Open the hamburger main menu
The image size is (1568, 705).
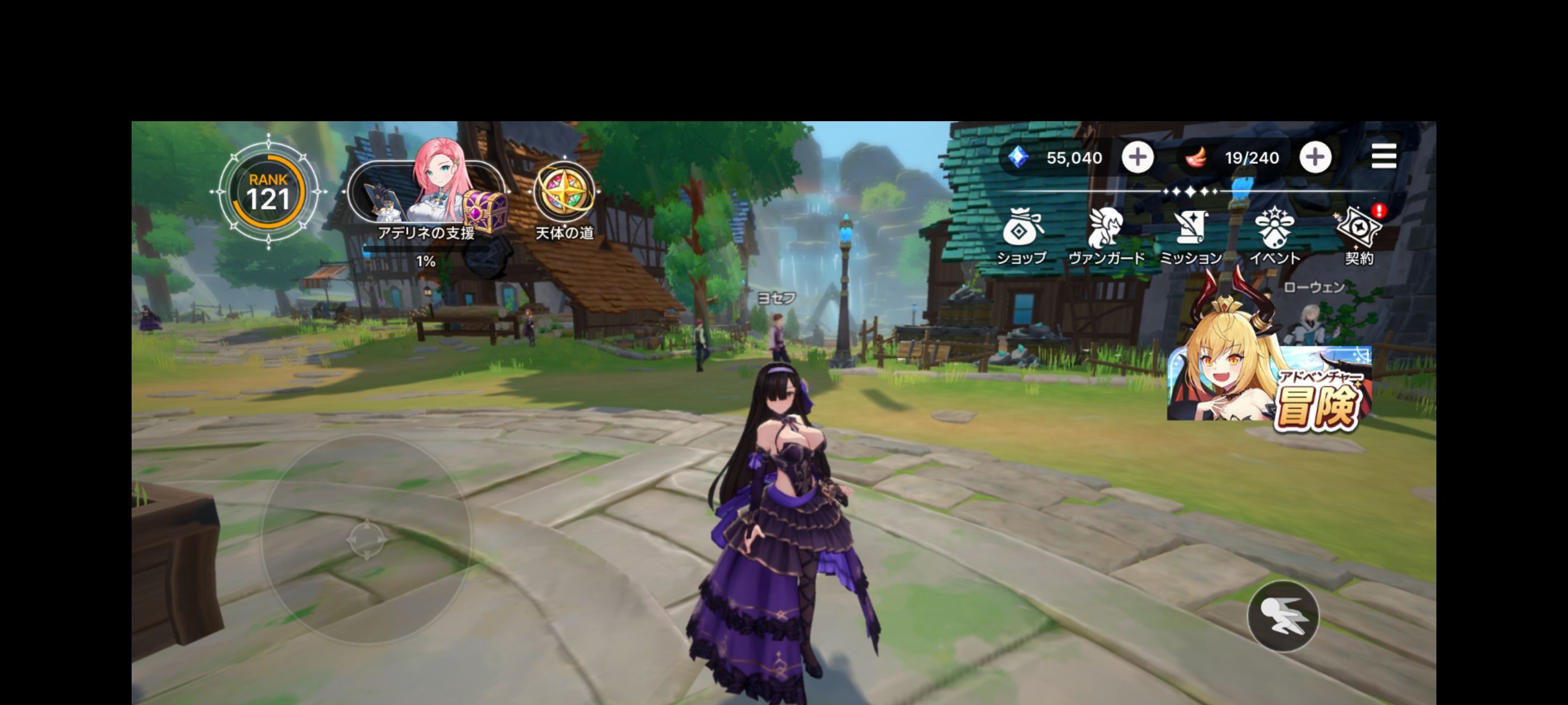tap(1383, 157)
